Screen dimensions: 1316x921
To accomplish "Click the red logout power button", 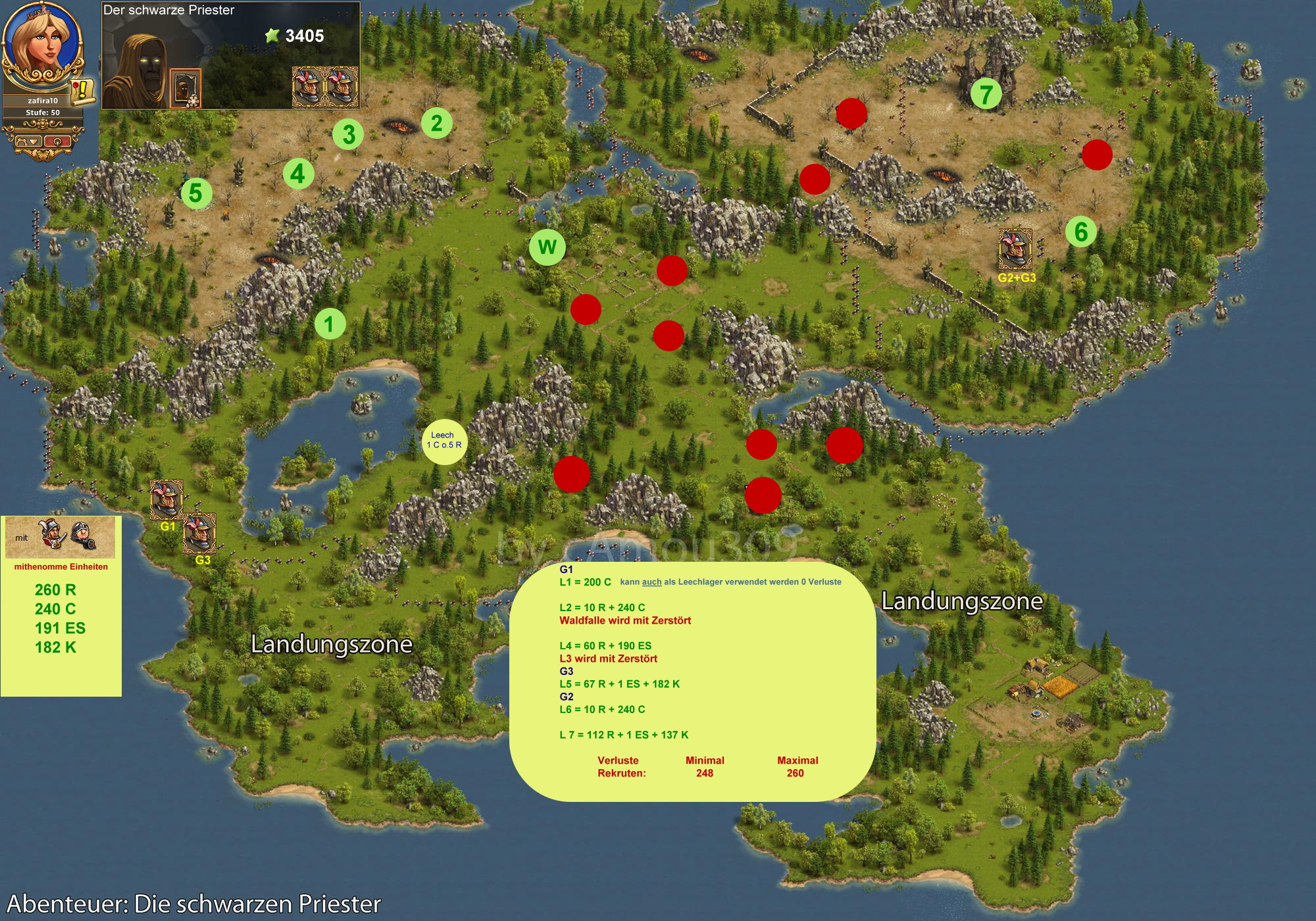I will coord(59,141).
